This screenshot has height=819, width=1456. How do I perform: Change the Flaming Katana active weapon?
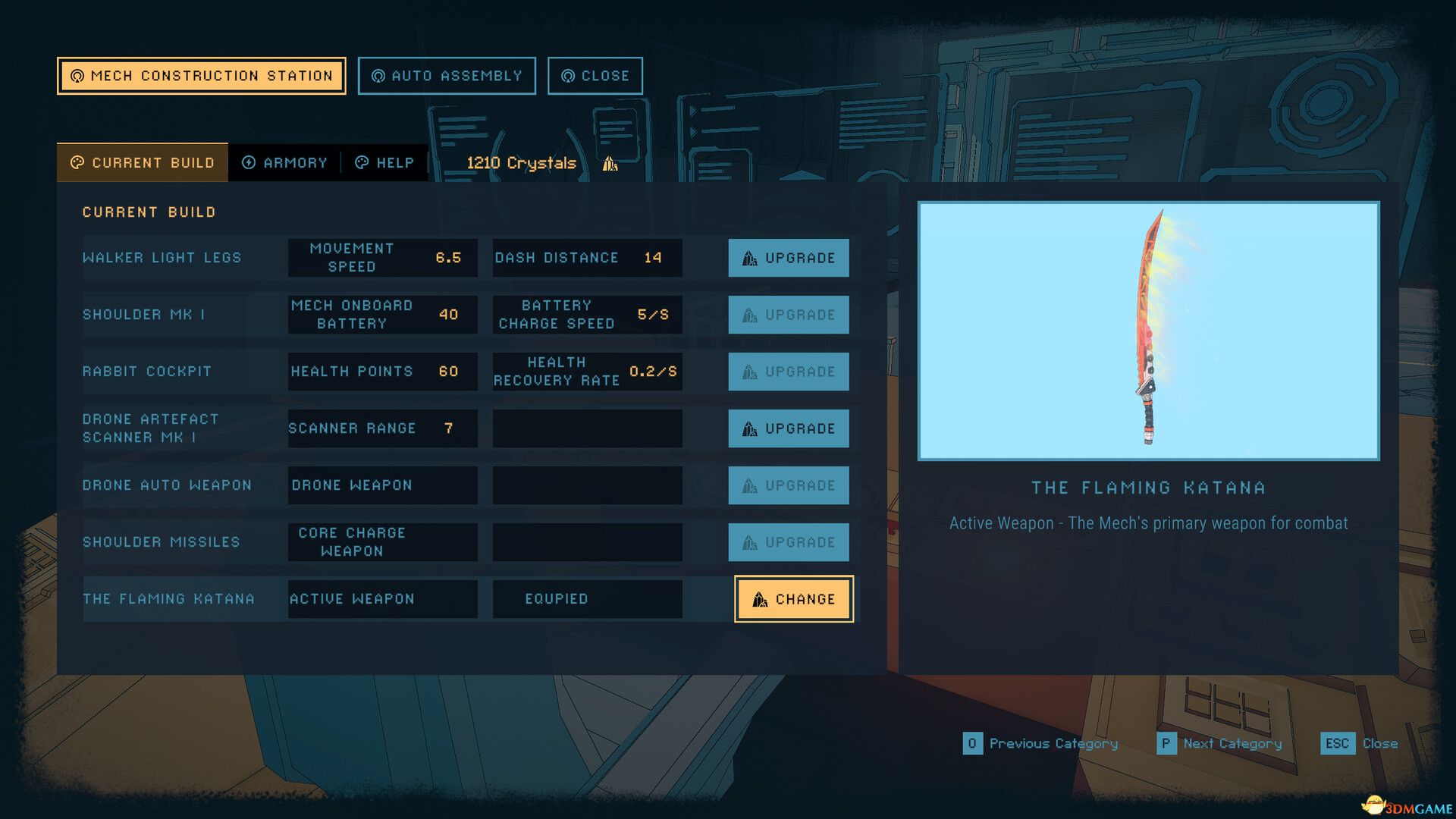793,599
